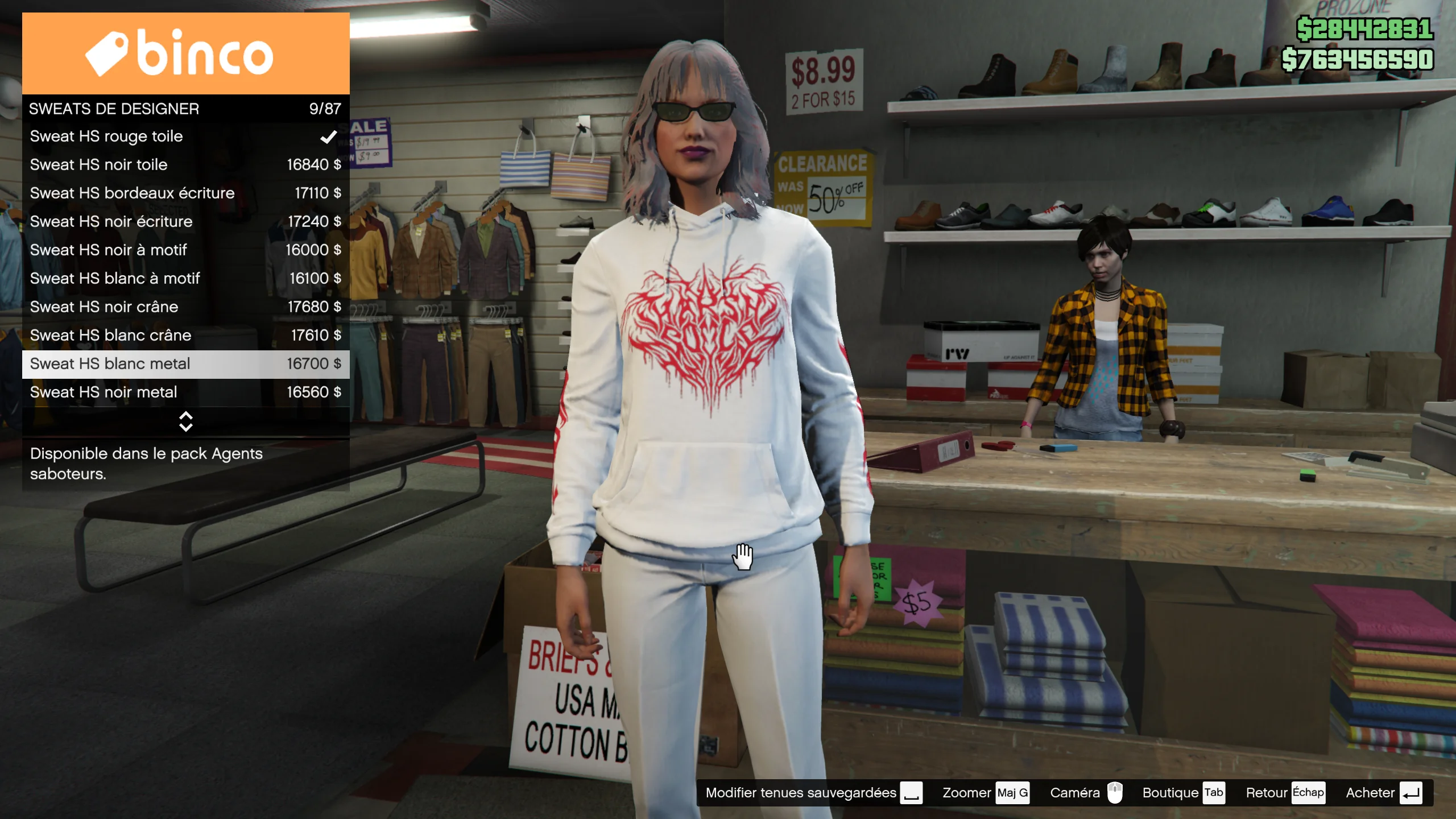Image resolution: width=1456 pixels, height=819 pixels.
Task: Click the list scroll arrows indicator
Action: 185,421
